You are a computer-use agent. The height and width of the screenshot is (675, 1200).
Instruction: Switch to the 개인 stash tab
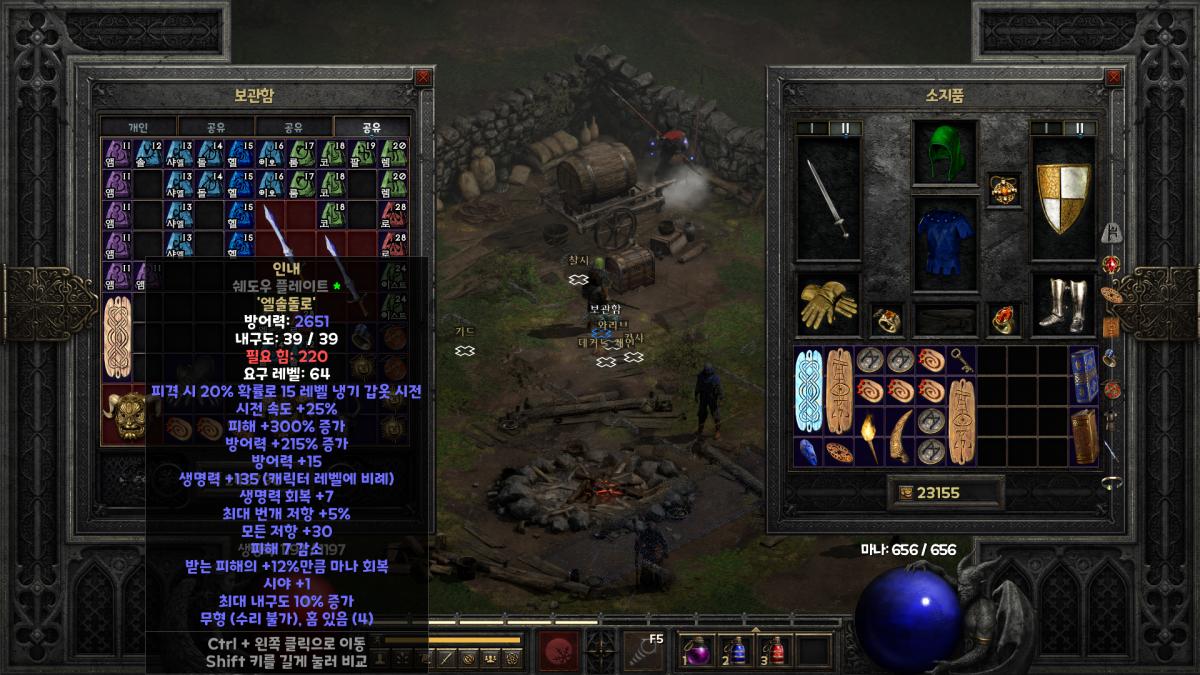tap(138, 127)
